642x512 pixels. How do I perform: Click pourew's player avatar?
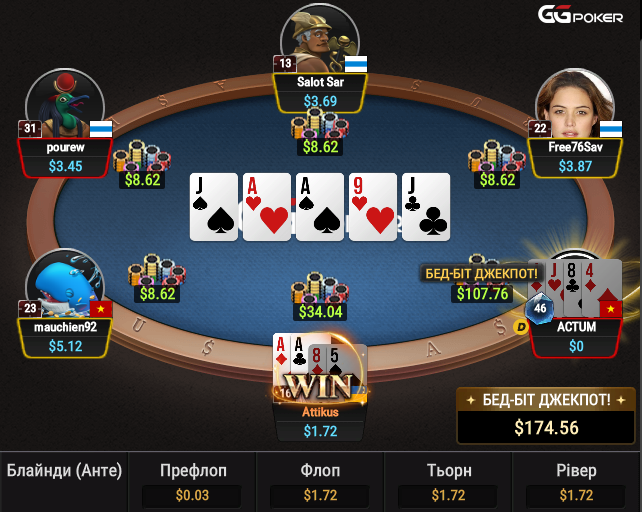click(x=59, y=104)
